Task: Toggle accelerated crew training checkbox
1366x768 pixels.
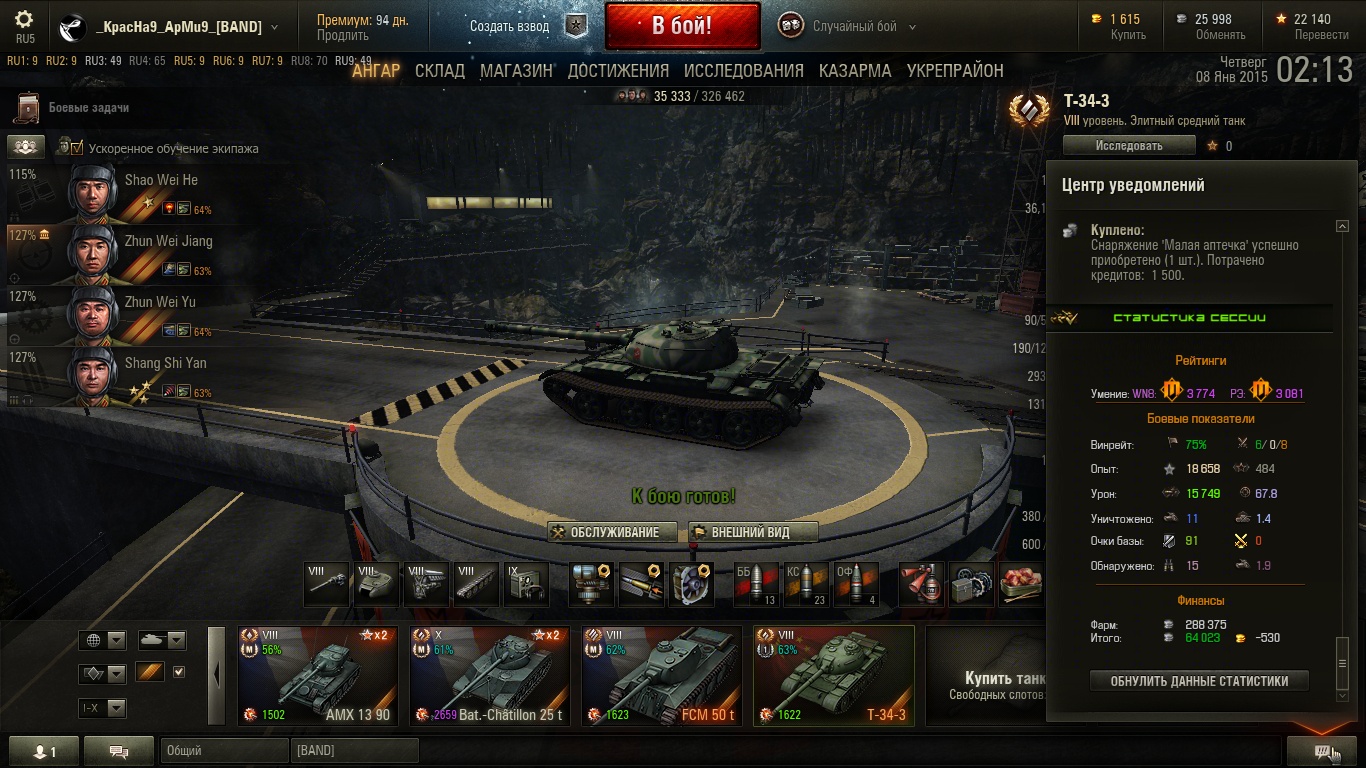Action: click(x=76, y=148)
